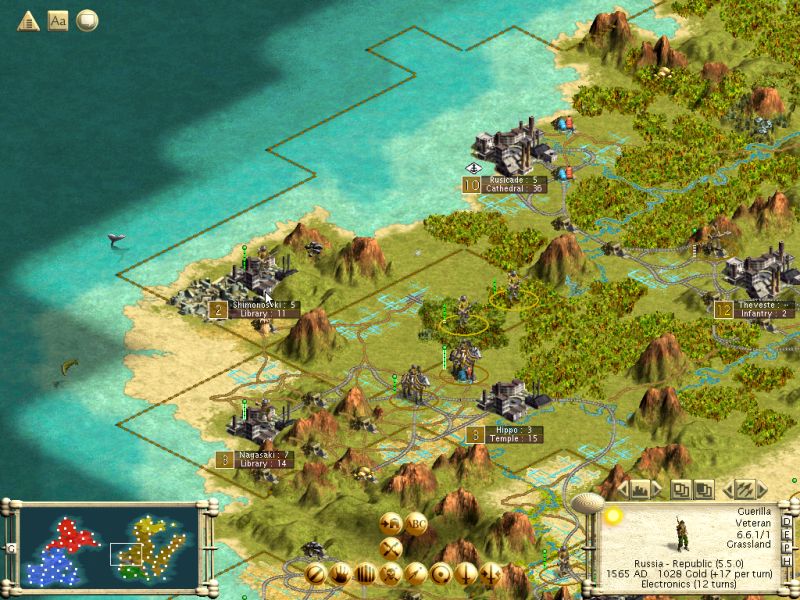Screen dimensions: 800x600
Task: Click the ABC rename unit order
Action: (x=417, y=523)
